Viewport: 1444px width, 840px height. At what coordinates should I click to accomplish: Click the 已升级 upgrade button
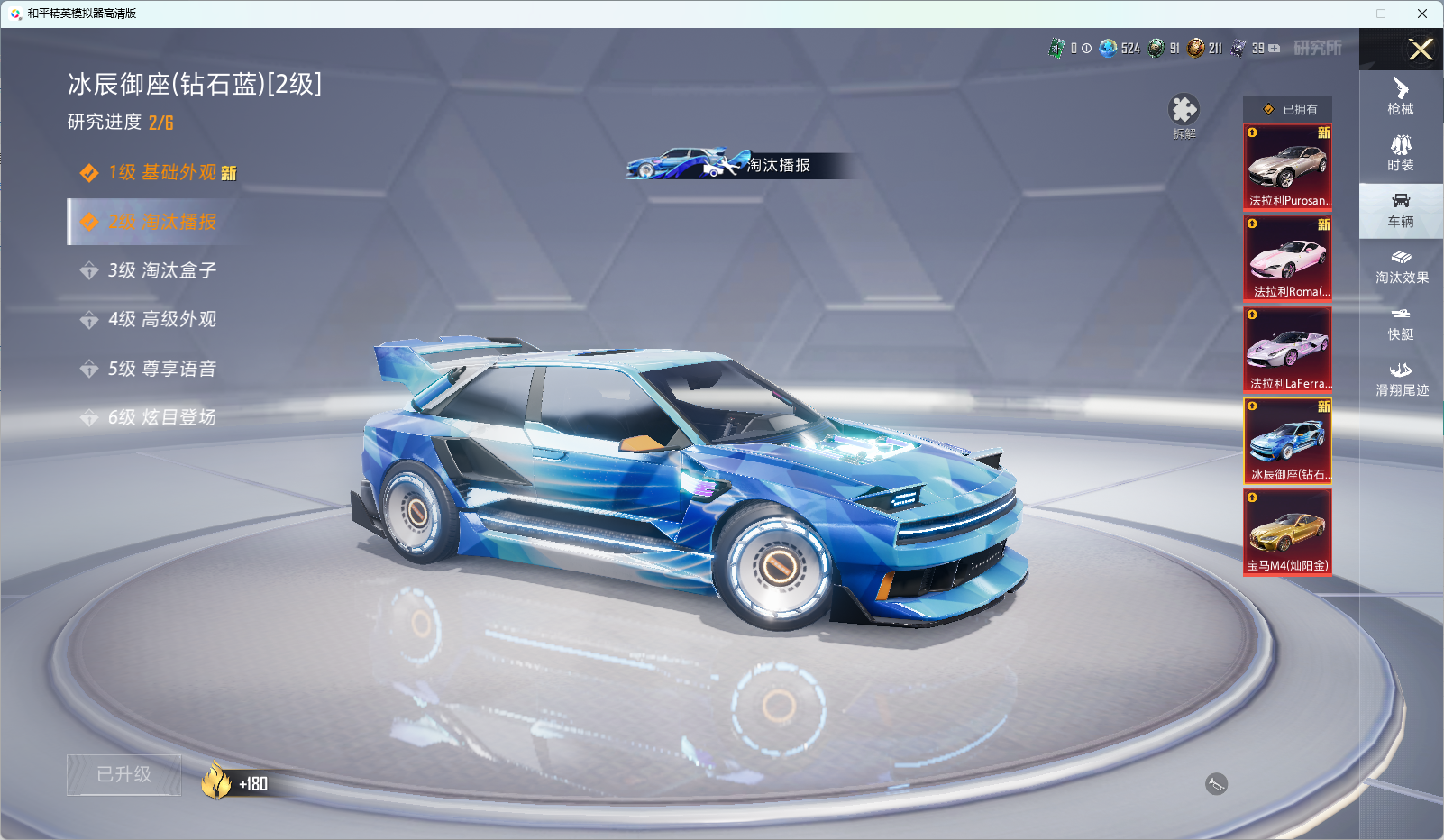click(124, 774)
